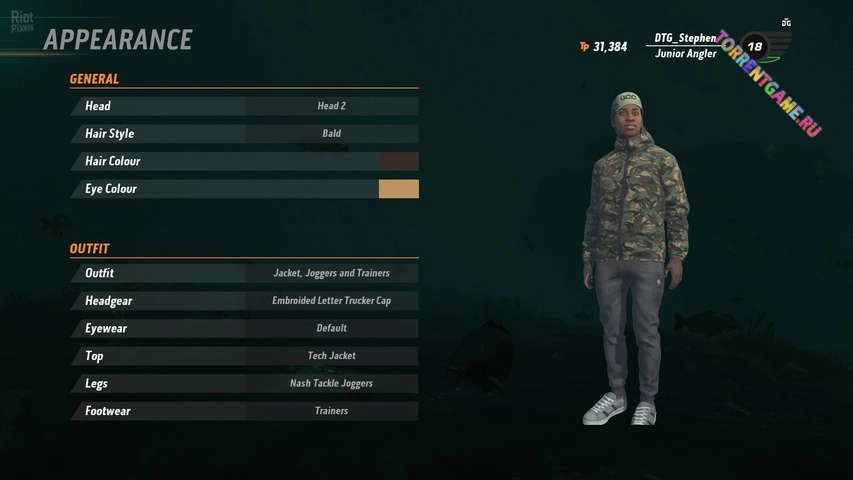The width and height of the screenshot is (853, 480).
Task: Change the Legs clothing item
Action: point(244,383)
